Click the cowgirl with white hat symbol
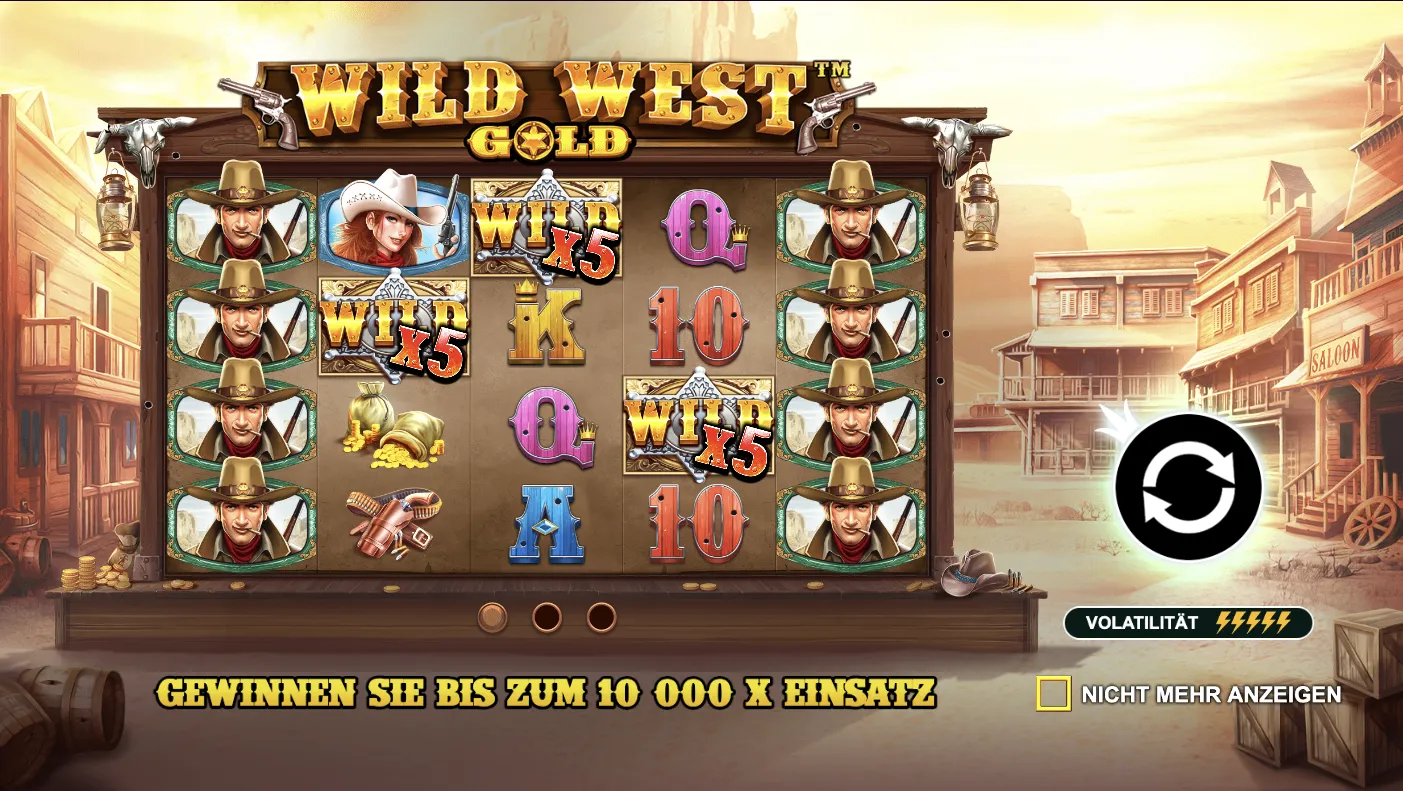Viewport: 1403px width, 791px height. click(x=390, y=225)
